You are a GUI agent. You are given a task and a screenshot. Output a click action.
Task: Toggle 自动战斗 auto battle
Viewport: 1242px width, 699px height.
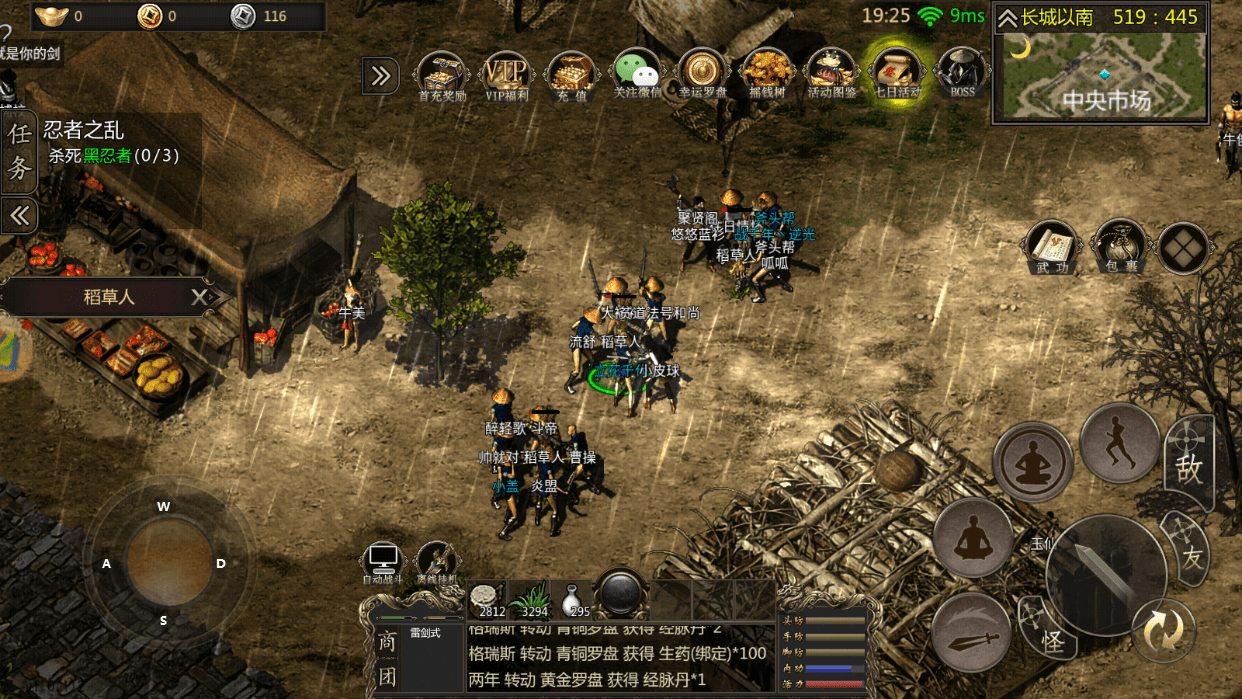click(x=383, y=562)
